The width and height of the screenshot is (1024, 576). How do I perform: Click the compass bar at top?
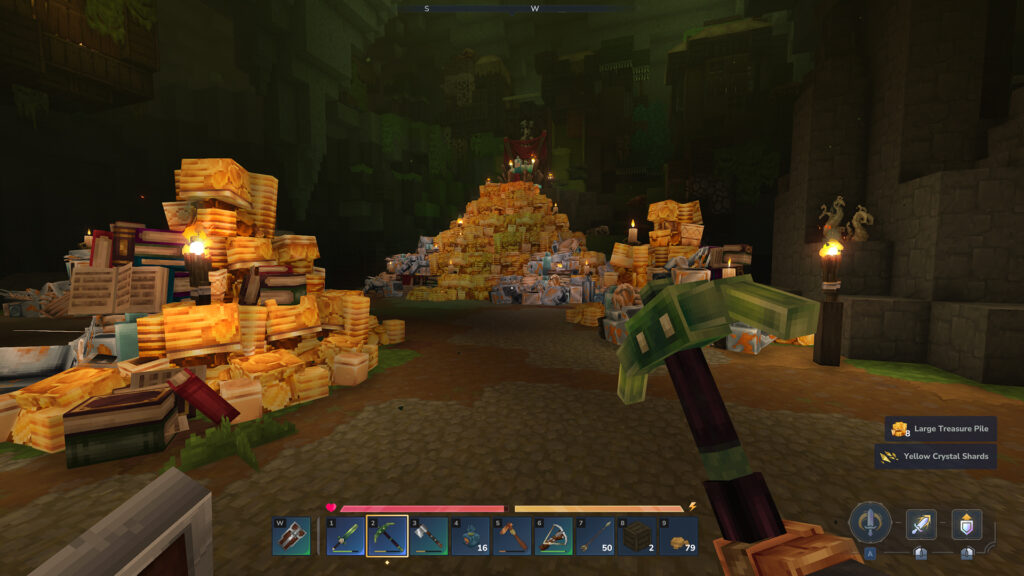tap(512, 9)
